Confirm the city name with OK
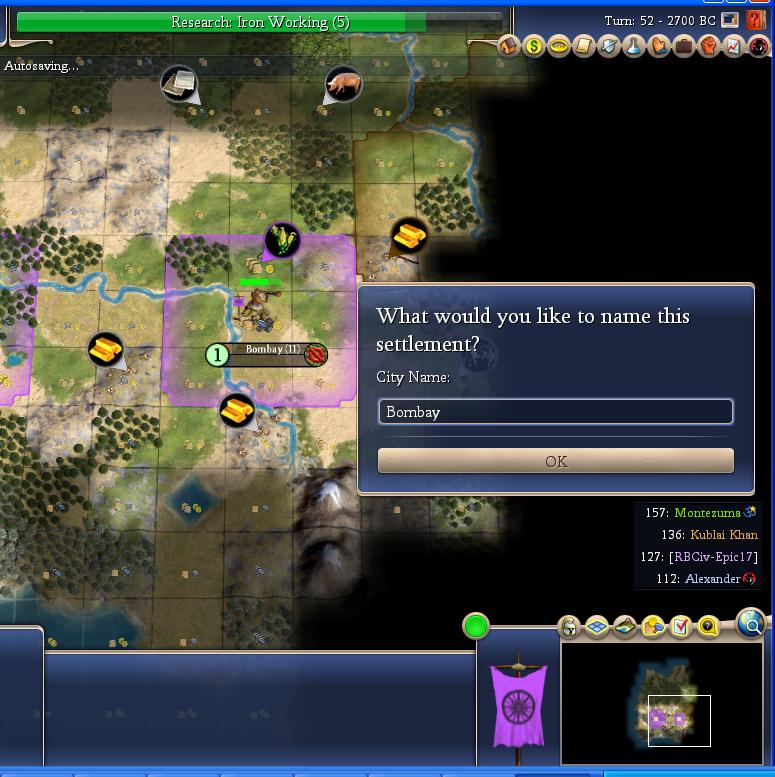Screen dimensions: 775x777 tap(556, 461)
